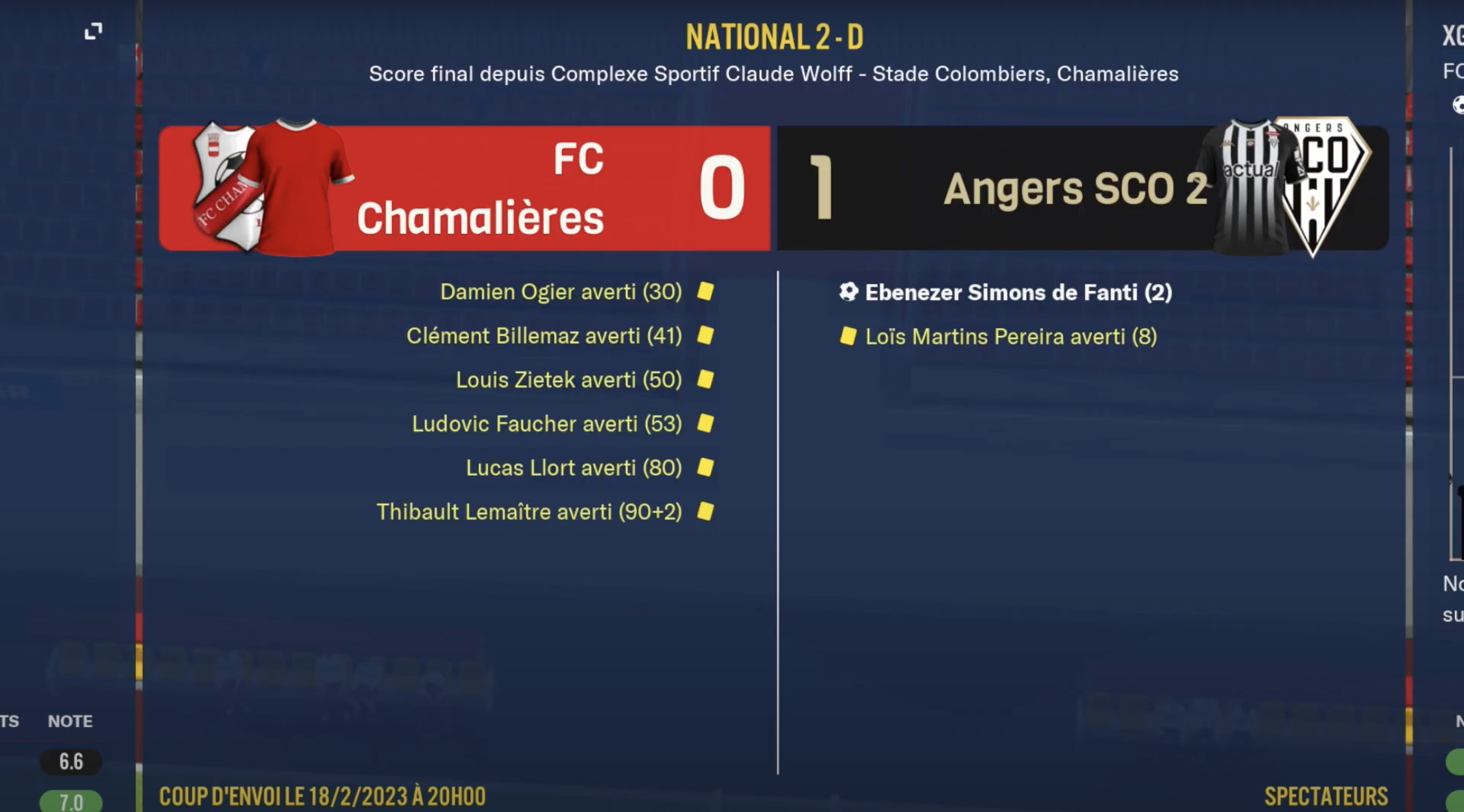Select Loïs Martins Pereira booking event
This screenshot has width=1464, height=812.
(x=1011, y=337)
